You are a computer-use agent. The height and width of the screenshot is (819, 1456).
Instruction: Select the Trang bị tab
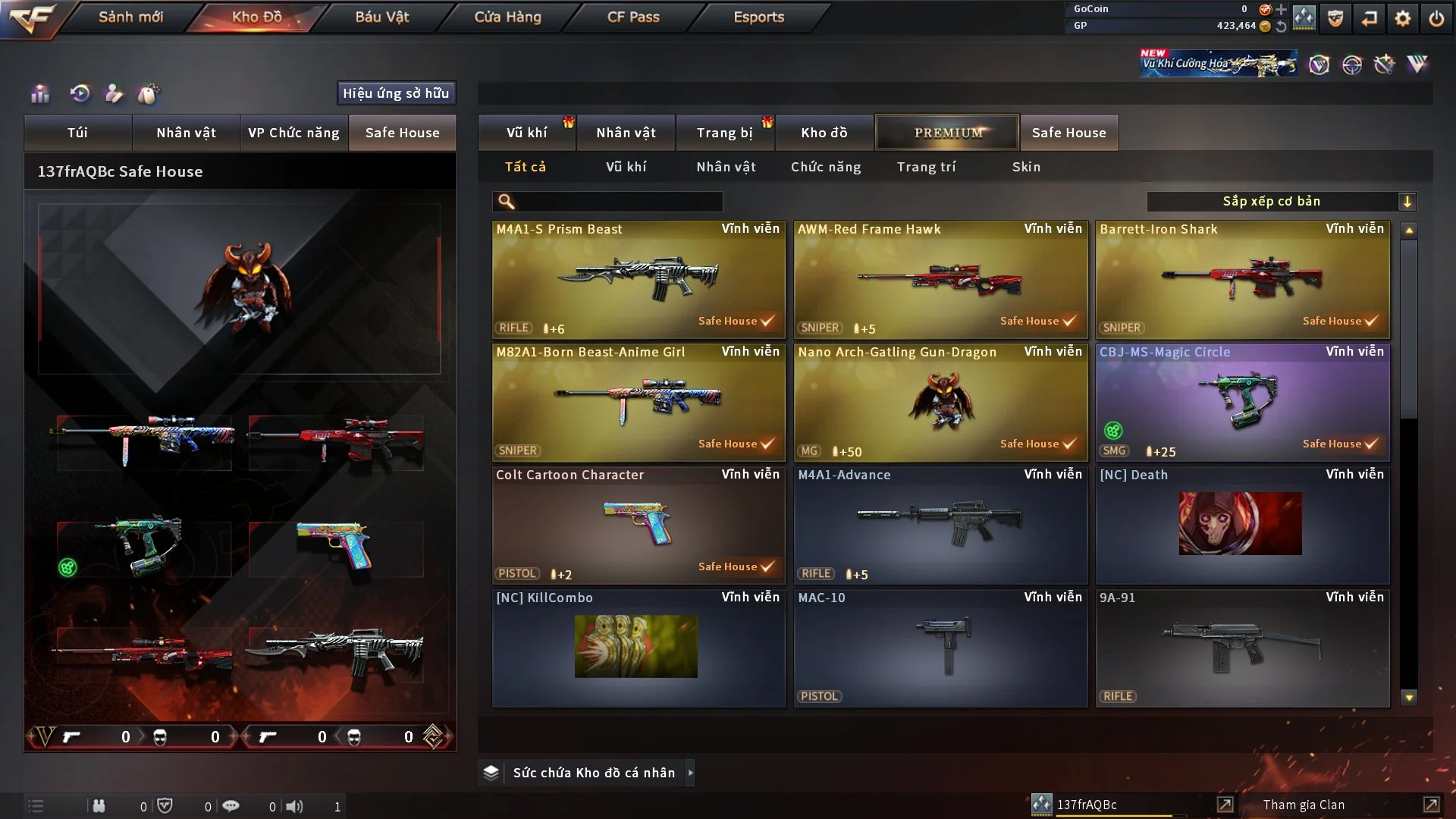[724, 133]
